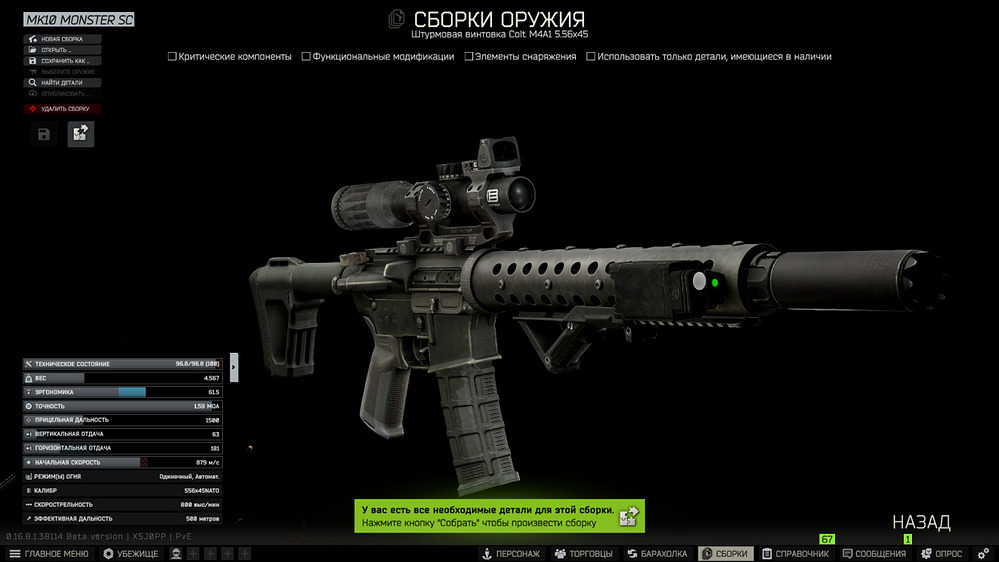Toggle the Критические компоненты checkbox
999x562 pixels.
pyautogui.click(x=173, y=57)
